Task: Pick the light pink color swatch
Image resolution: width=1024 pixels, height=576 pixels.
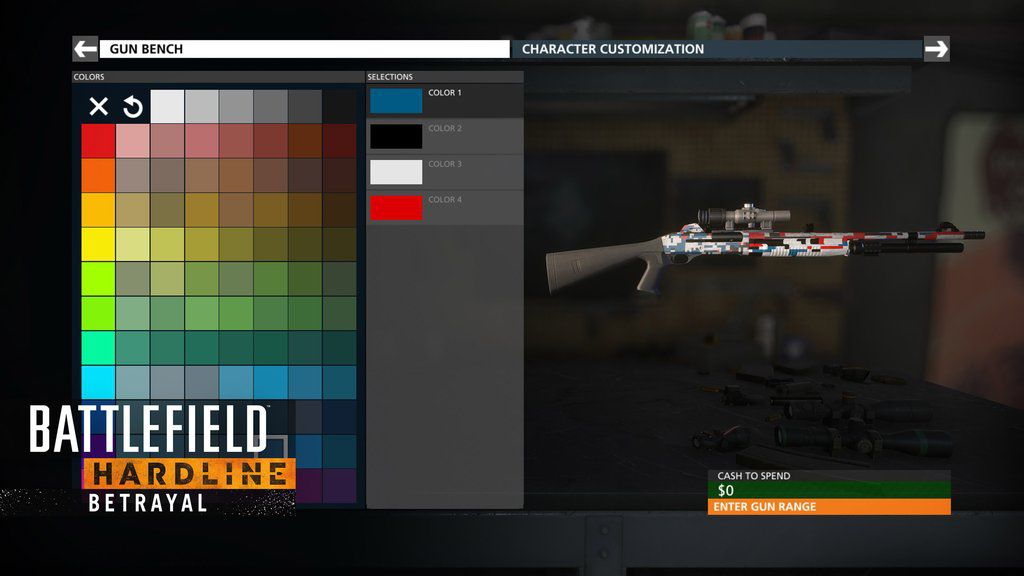Action: pos(133,141)
